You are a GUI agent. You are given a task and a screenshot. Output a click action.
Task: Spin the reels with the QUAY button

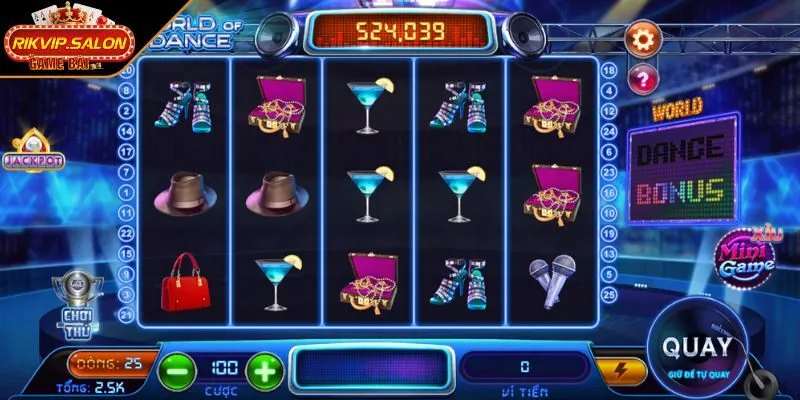pos(699,350)
